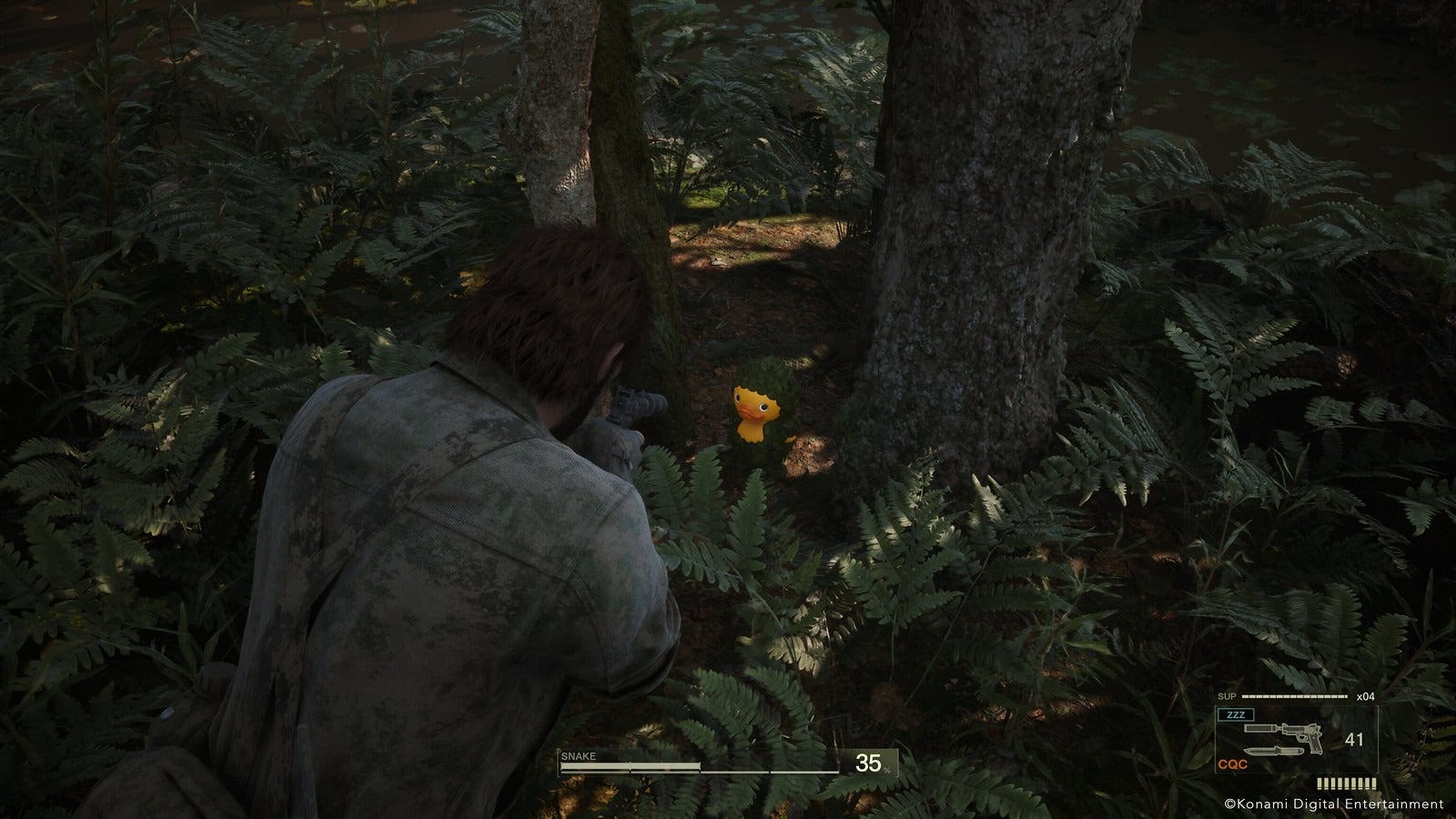Image resolution: width=1456 pixels, height=819 pixels.
Task: Click the ammo count showing 41
Action: coord(1354,739)
